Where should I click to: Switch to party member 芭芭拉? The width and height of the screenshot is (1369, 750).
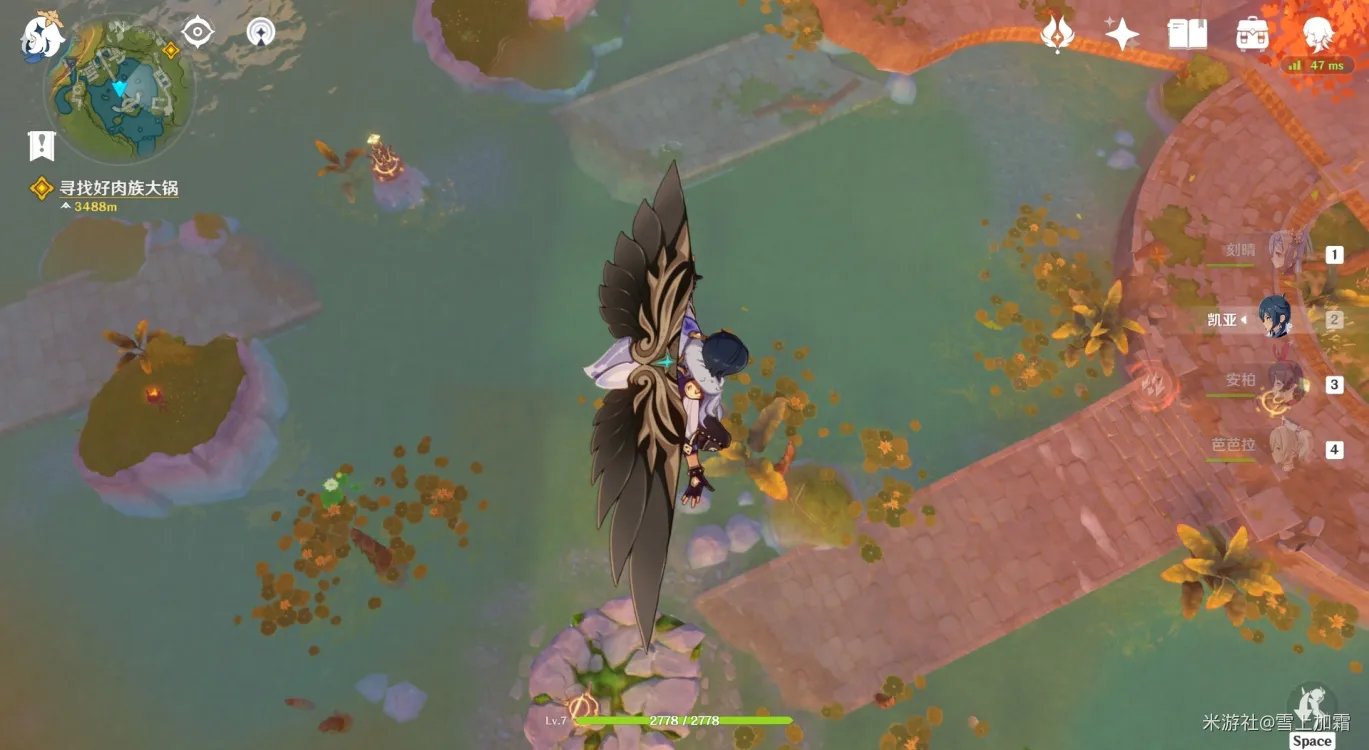coord(1283,447)
